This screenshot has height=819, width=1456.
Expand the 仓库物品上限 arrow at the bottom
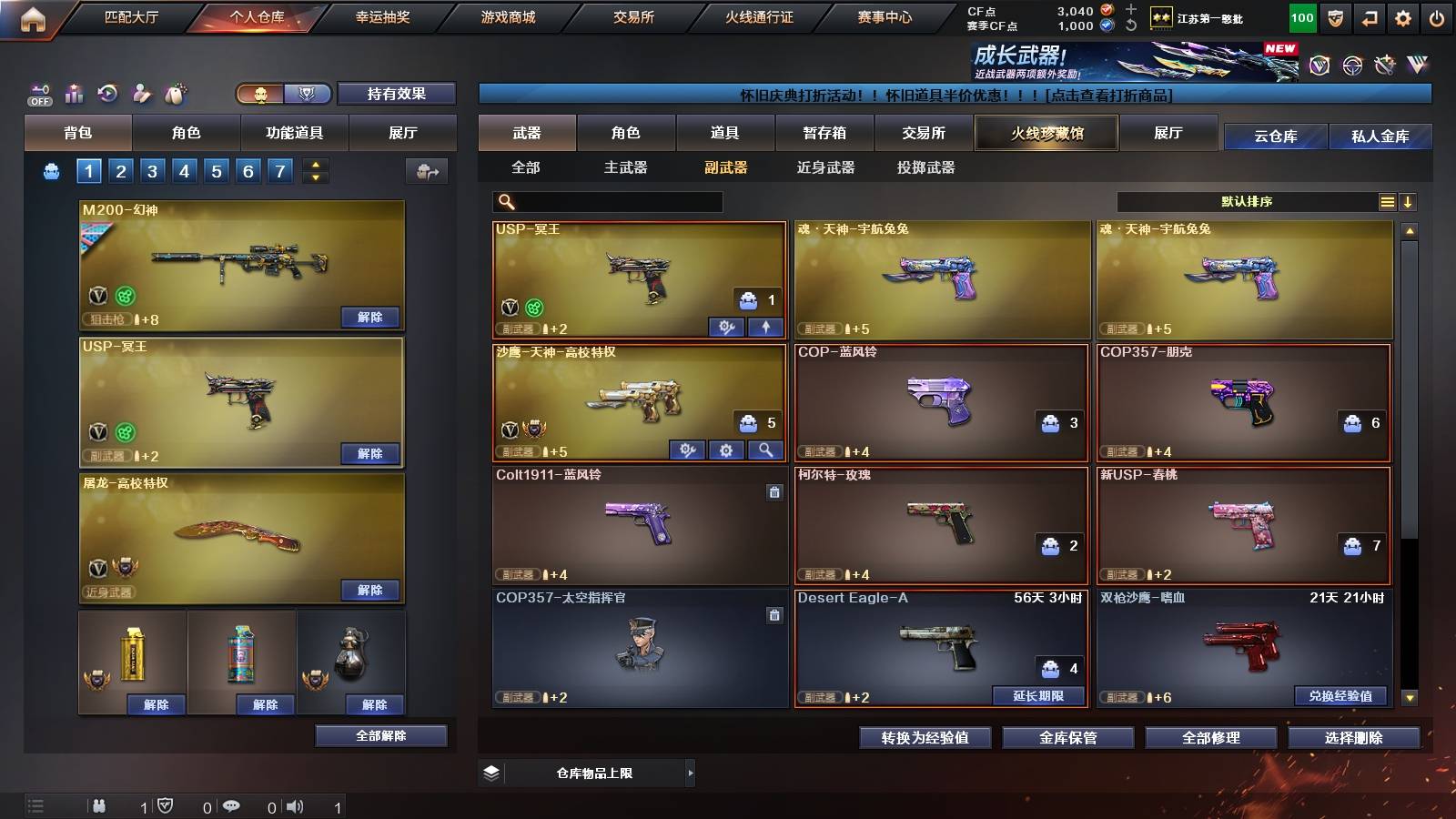(x=690, y=773)
